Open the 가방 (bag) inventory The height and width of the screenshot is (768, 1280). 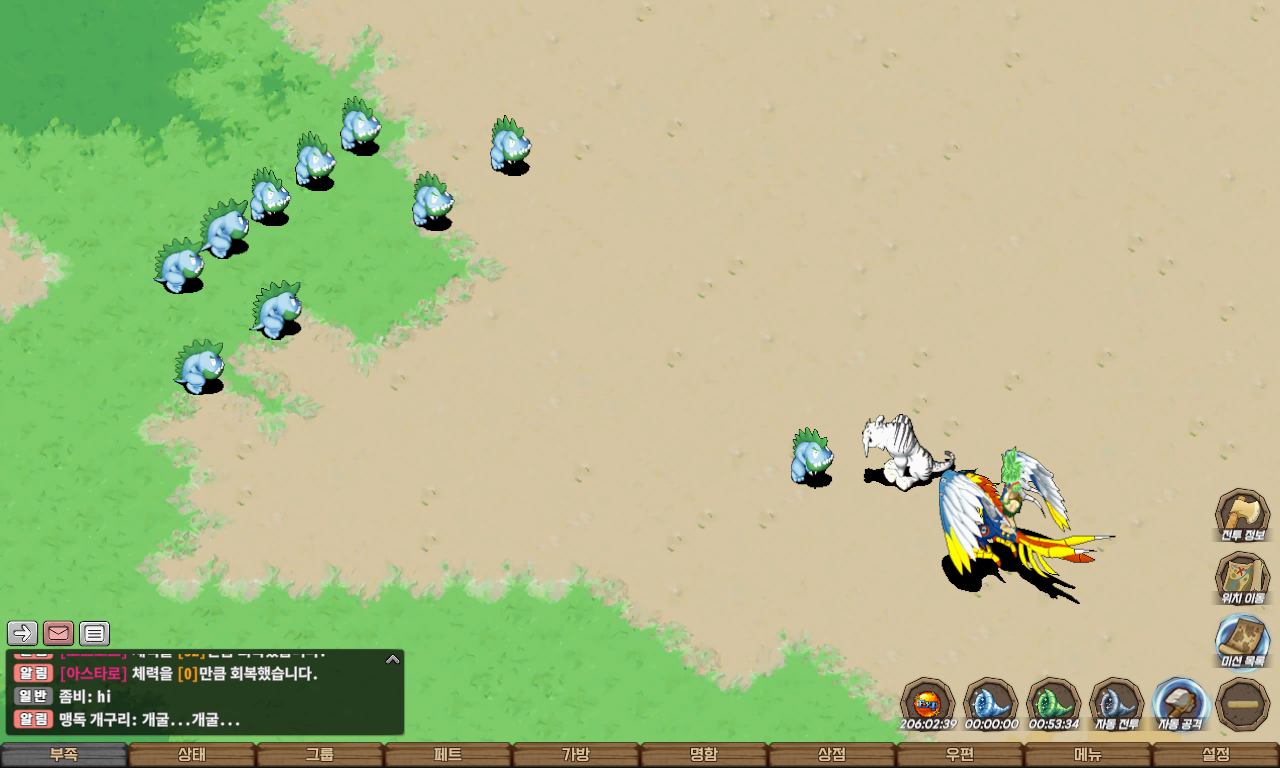(x=576, y=754)
